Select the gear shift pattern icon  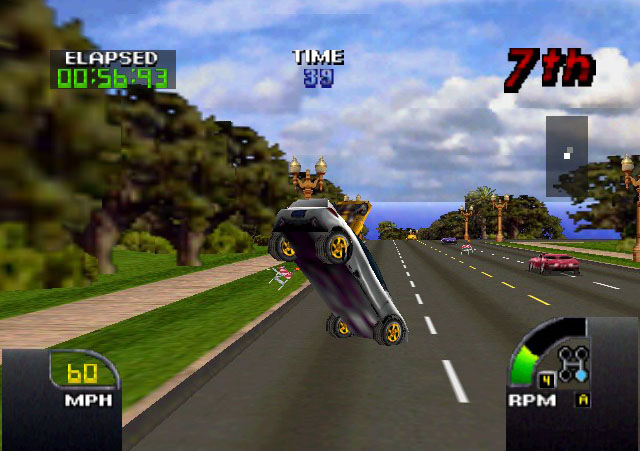(x=574, y=365)
